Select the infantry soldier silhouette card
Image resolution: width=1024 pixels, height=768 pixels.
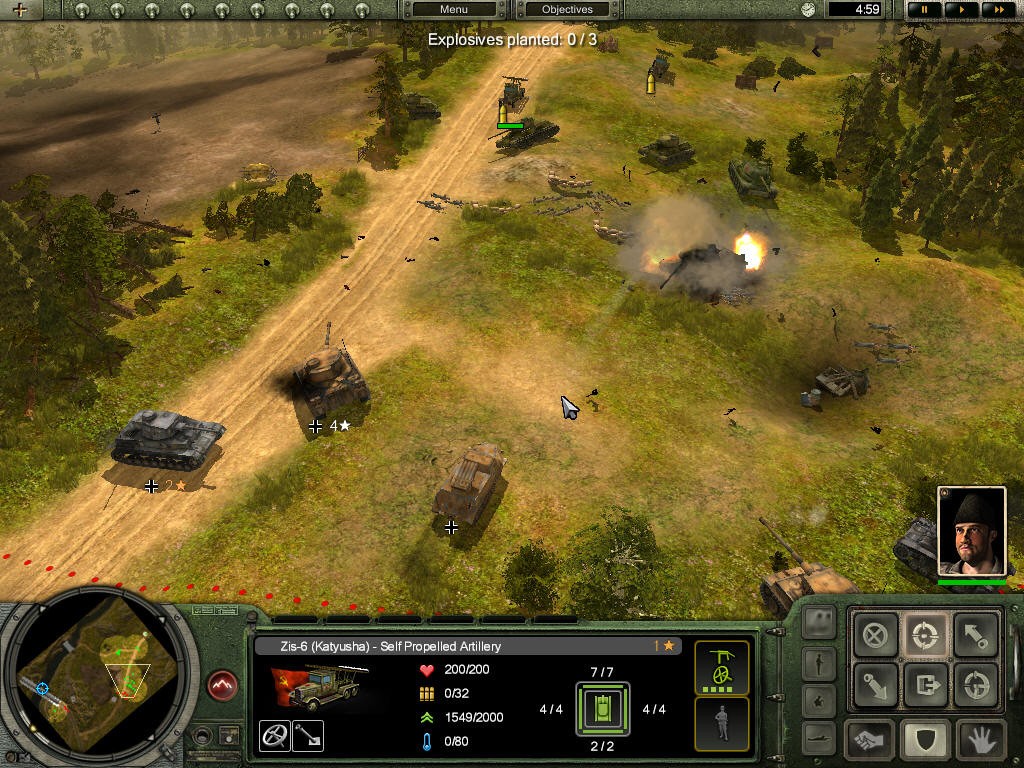(721, 723)
